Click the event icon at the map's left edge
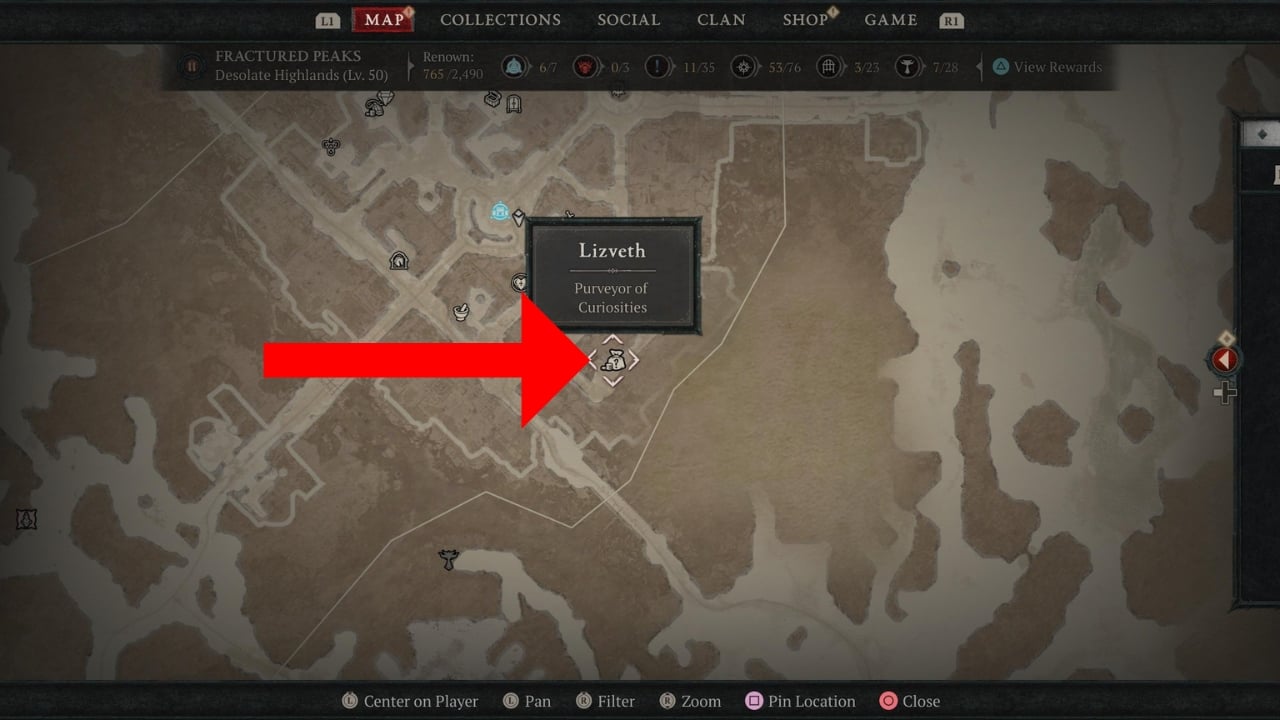This screenshot has width=1280, height=720. click(x=26, y=518)
